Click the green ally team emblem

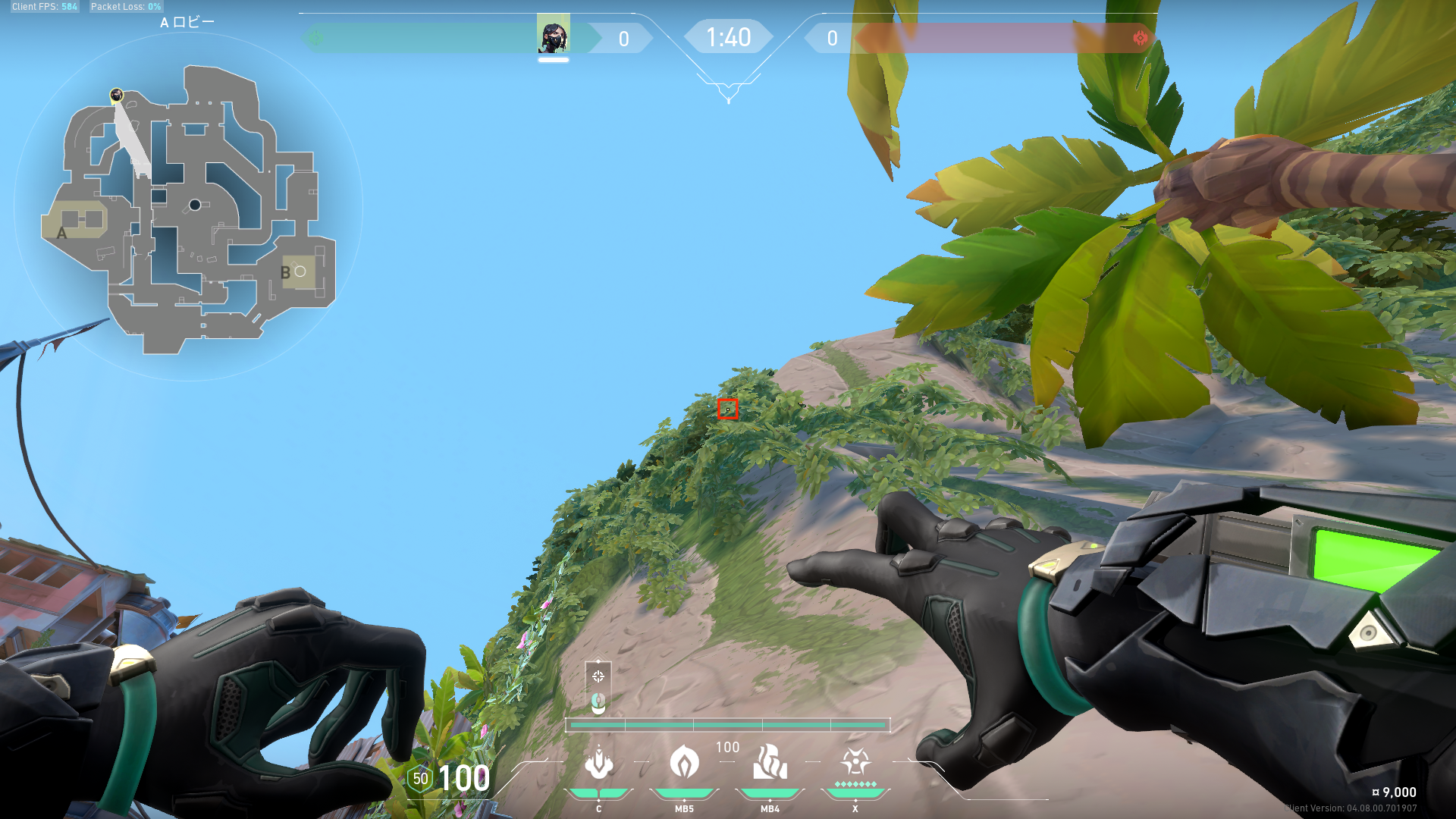pyautogui.click(x=315, y=38)
